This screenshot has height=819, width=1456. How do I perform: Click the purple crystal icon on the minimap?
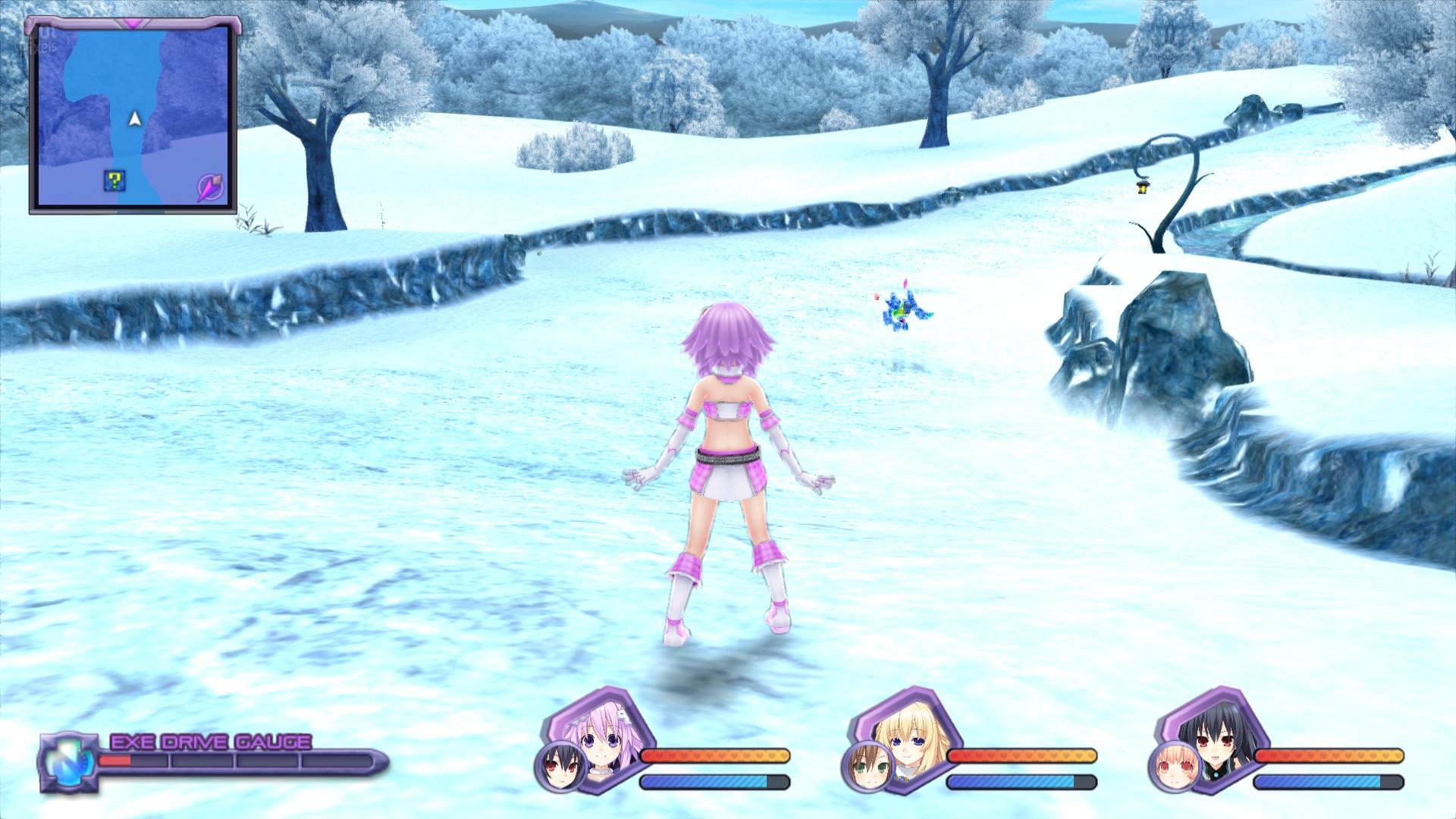[210, 187]
